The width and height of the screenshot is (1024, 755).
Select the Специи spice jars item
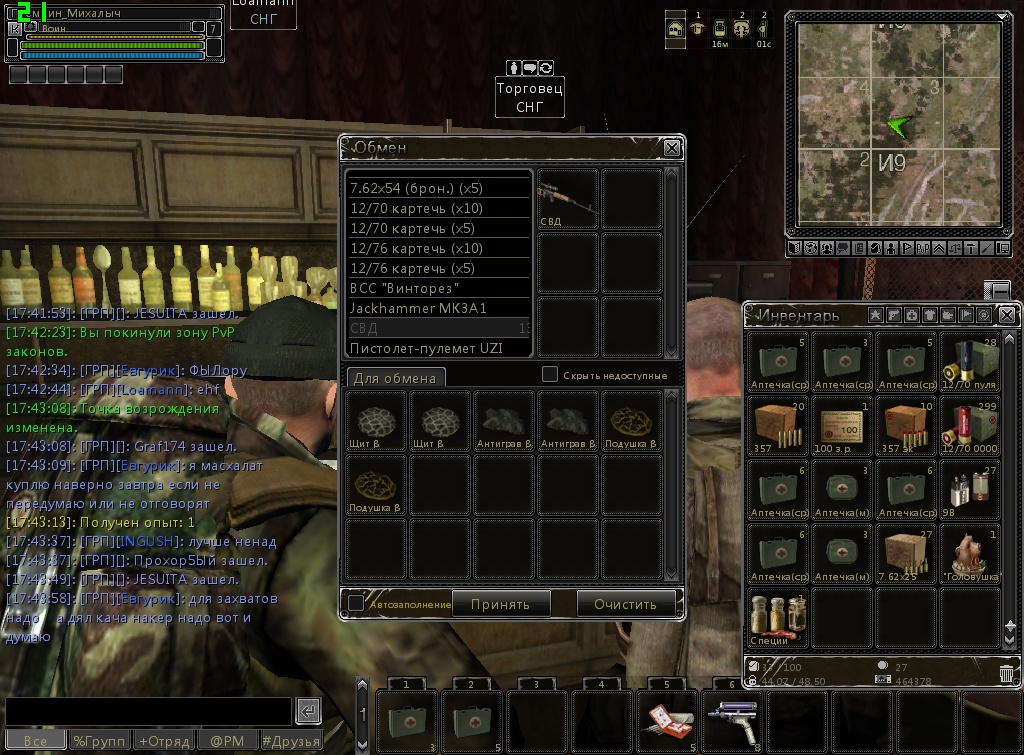click(777, 616)
